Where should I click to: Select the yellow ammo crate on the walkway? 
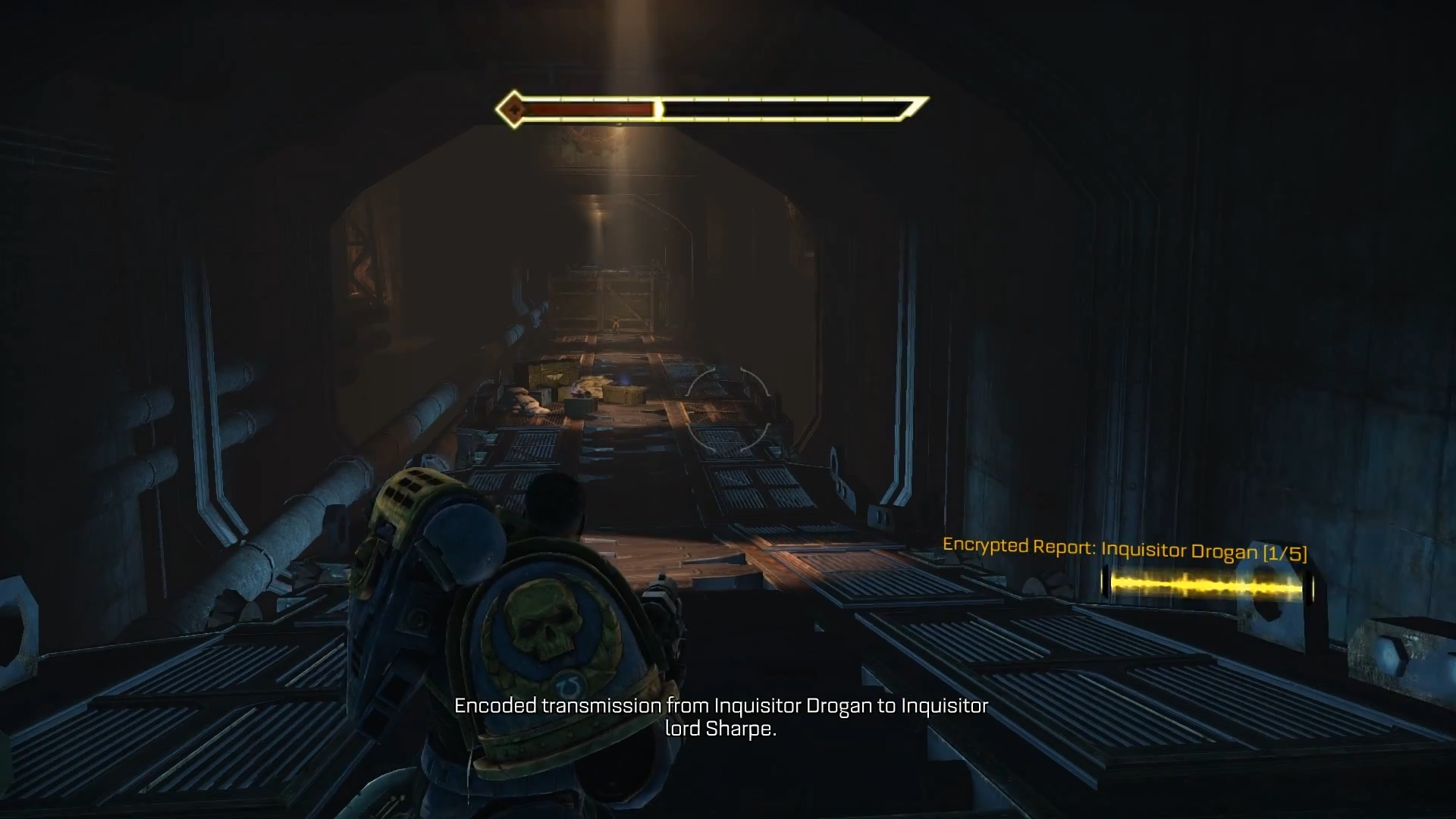pos(622,395)
